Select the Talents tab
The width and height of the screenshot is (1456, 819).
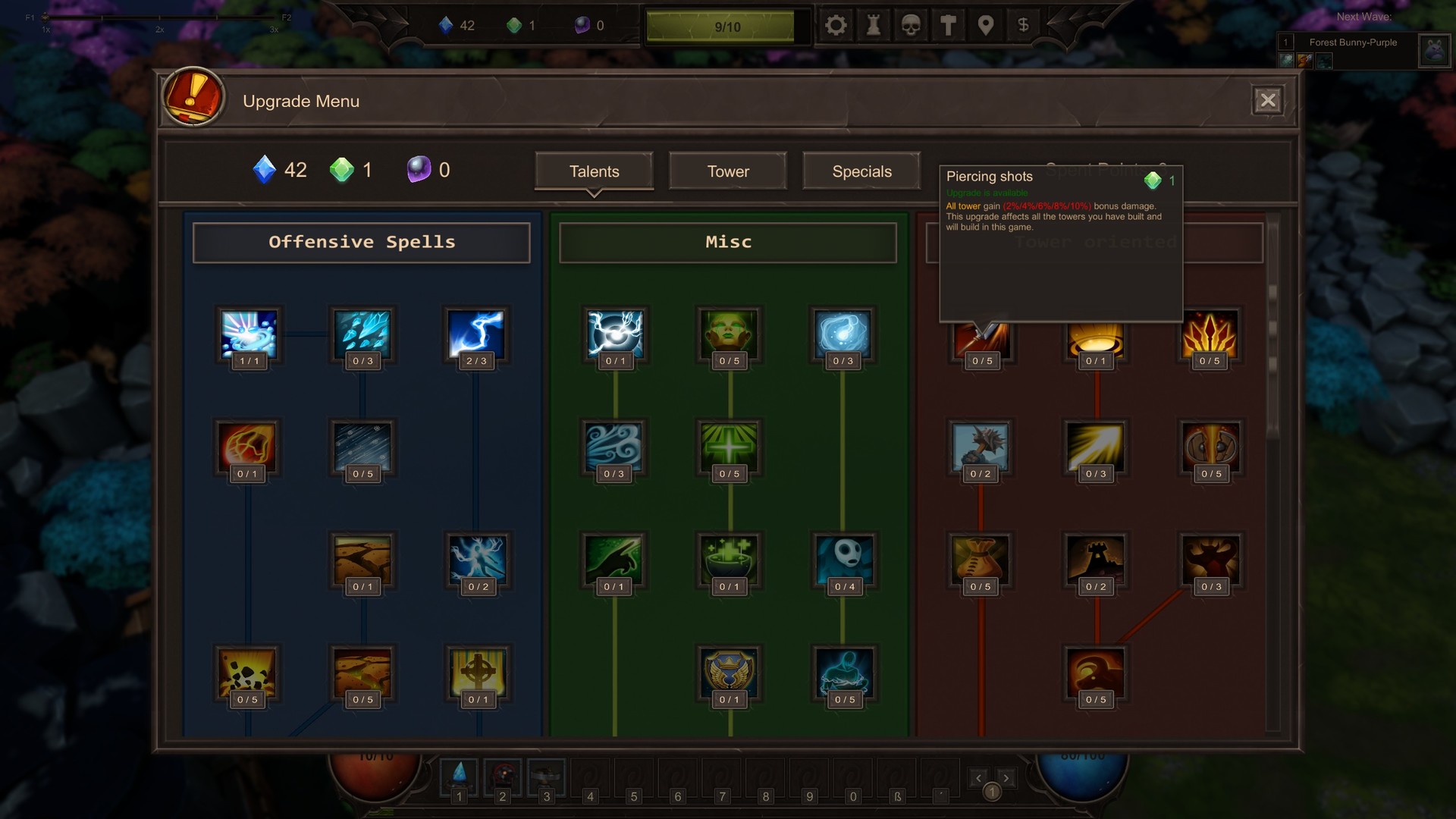point(594,171)
